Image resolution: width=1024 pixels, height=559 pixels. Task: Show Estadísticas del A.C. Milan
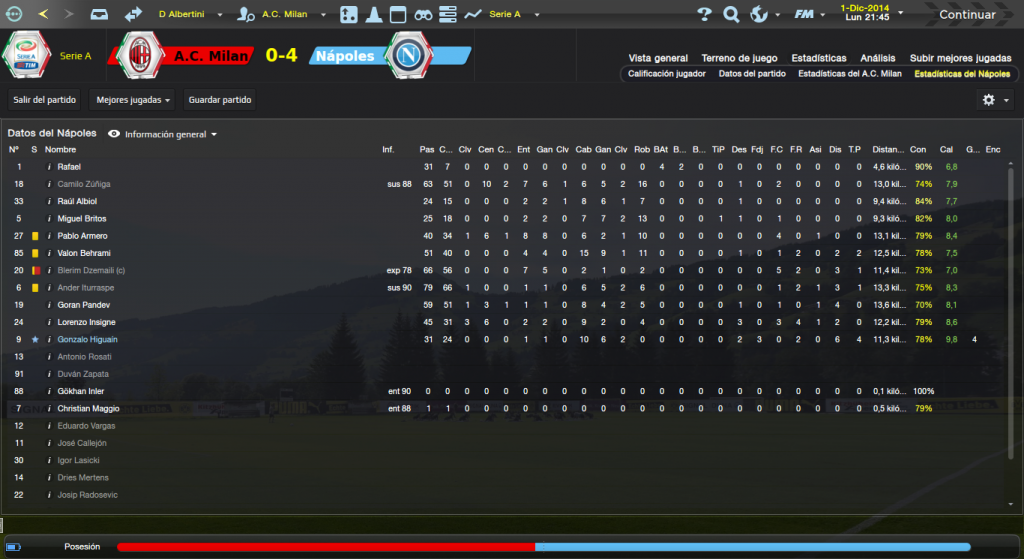[x=850, y=74]
